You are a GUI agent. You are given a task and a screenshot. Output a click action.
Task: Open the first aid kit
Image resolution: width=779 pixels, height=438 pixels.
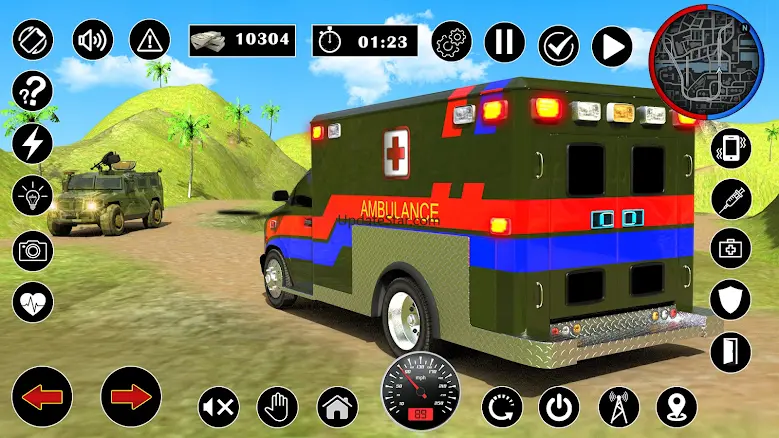coord(730,248)
